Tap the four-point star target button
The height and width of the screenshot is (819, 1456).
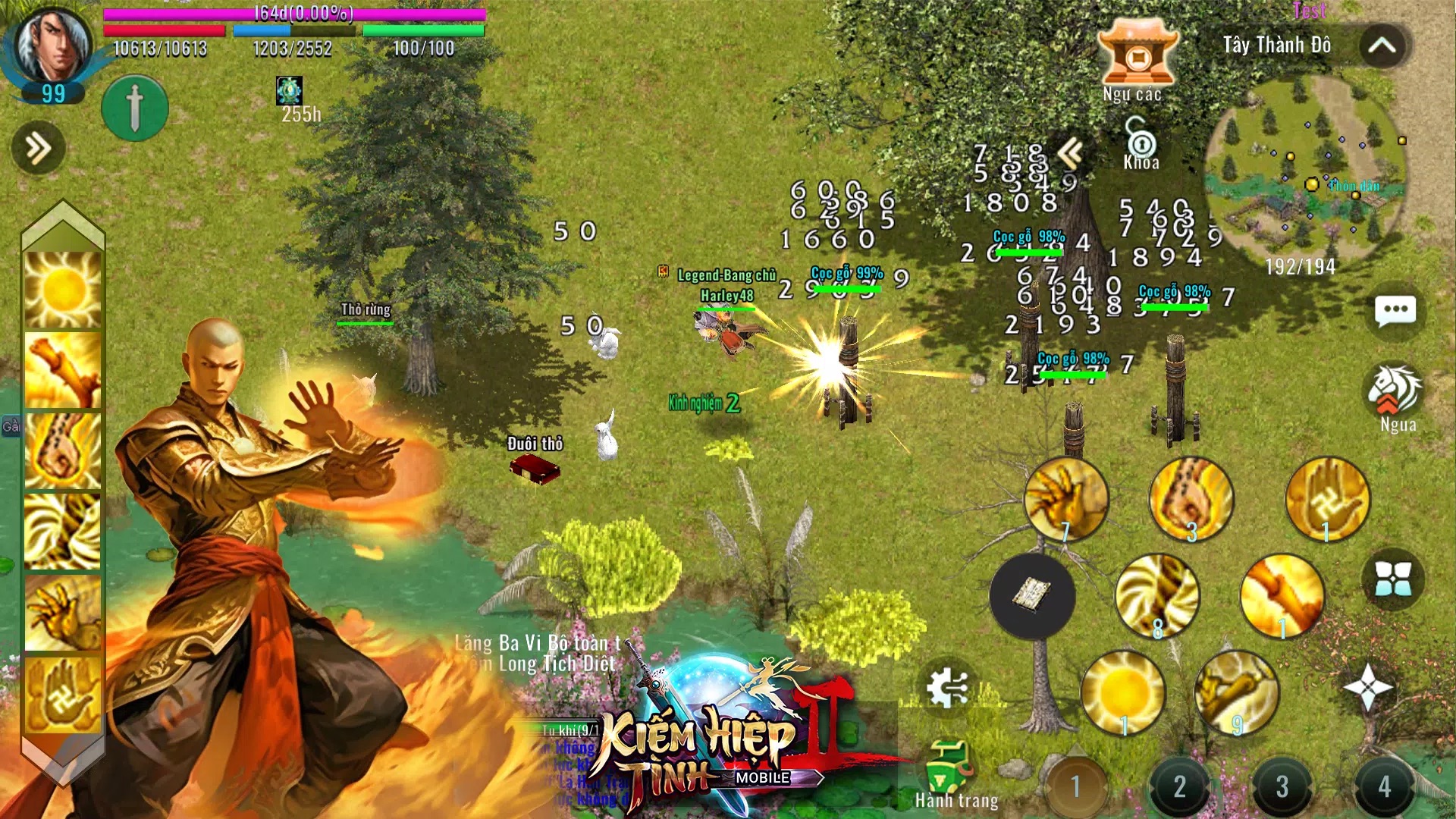1368,687
